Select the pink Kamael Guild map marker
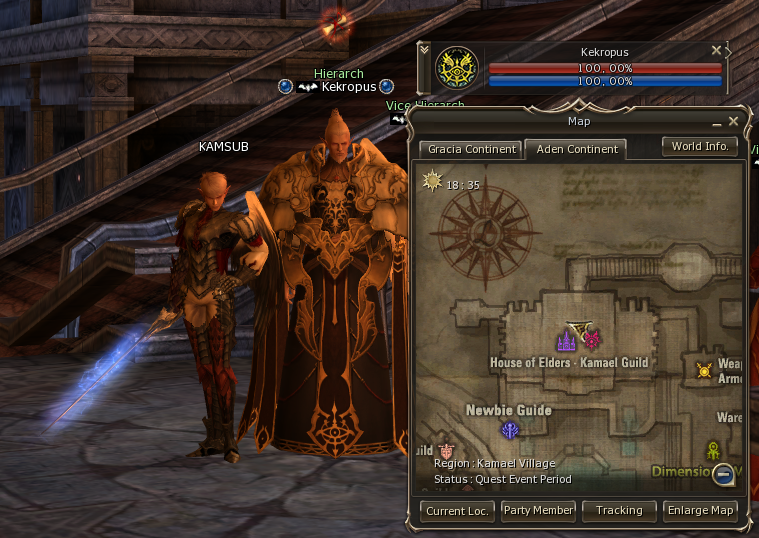 [x=591, y=338]
